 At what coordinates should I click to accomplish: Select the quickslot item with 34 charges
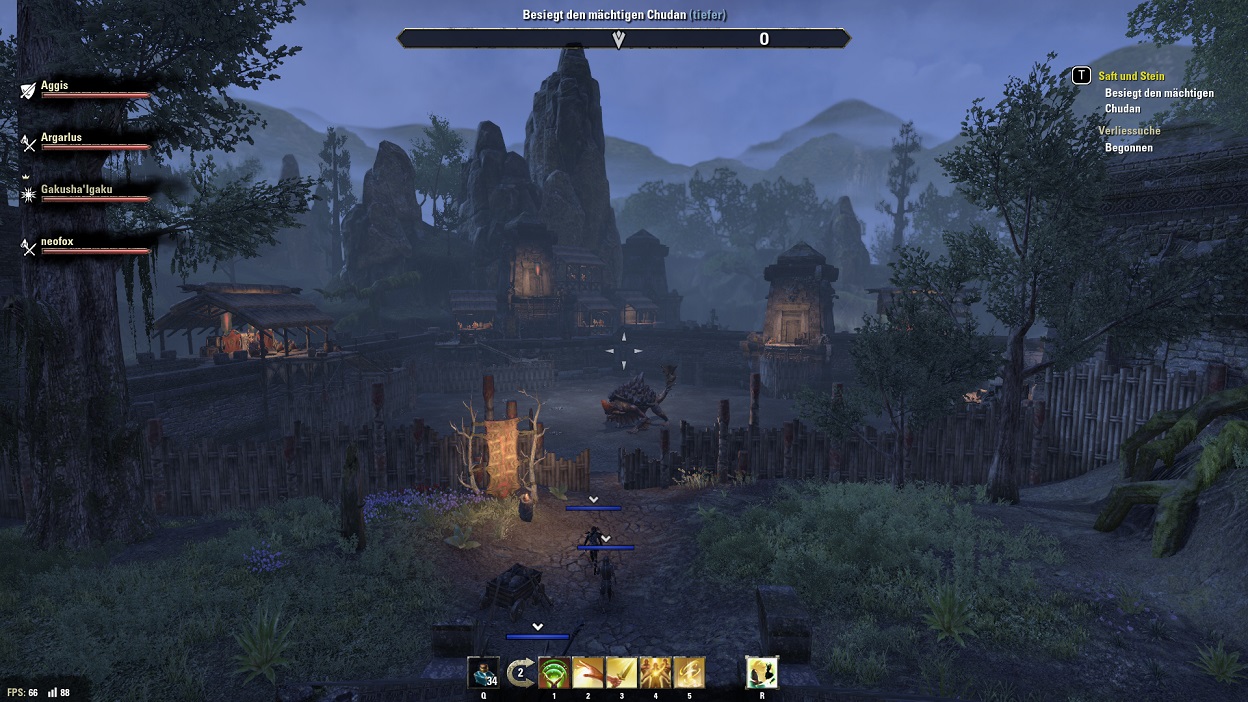click(x=483, y=672)
